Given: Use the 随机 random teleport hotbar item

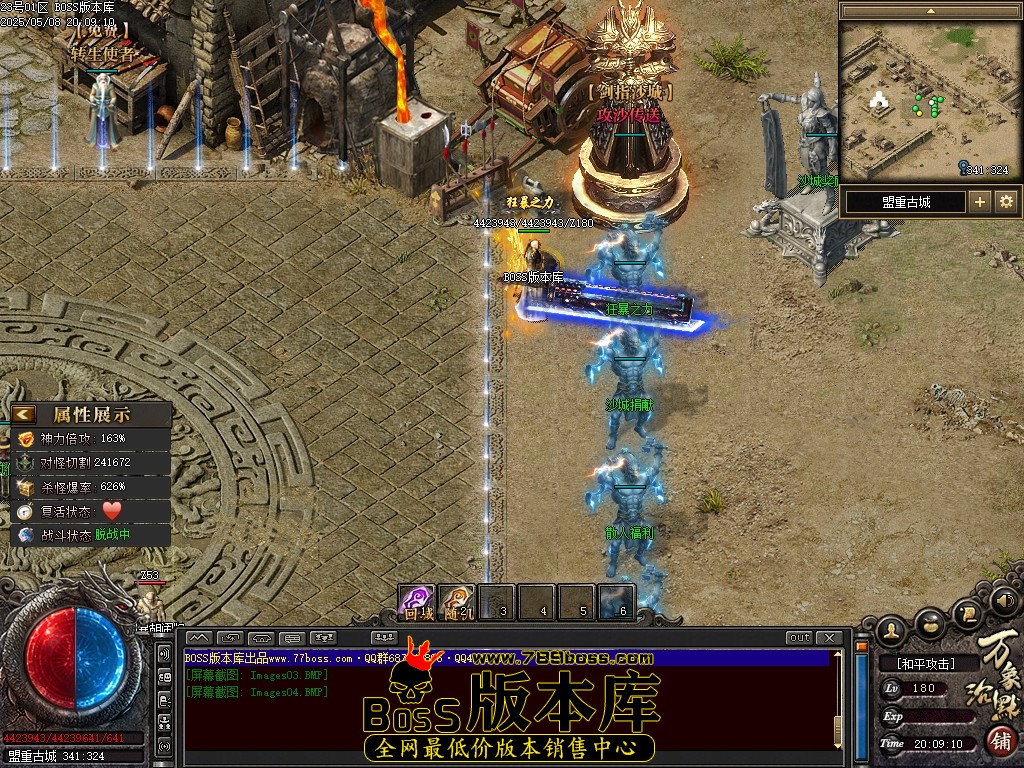Looking at the screenshot, I should 457,602.
